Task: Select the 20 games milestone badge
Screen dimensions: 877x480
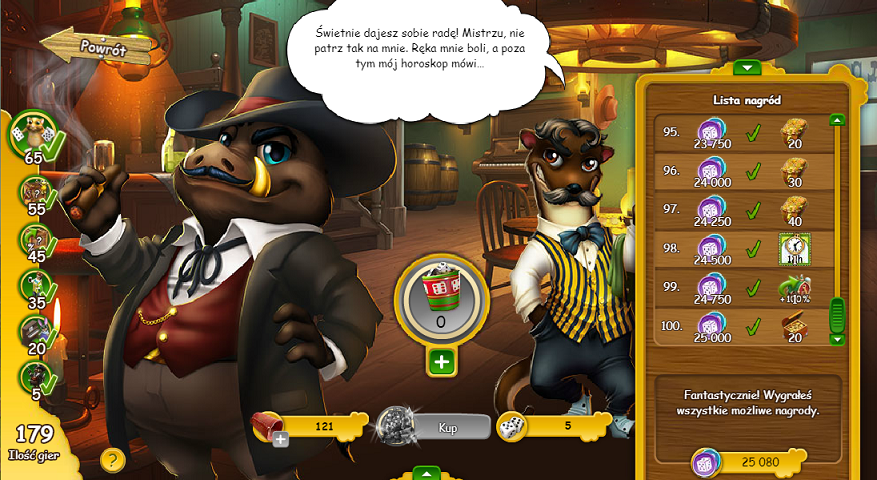Action: (33, 332)
